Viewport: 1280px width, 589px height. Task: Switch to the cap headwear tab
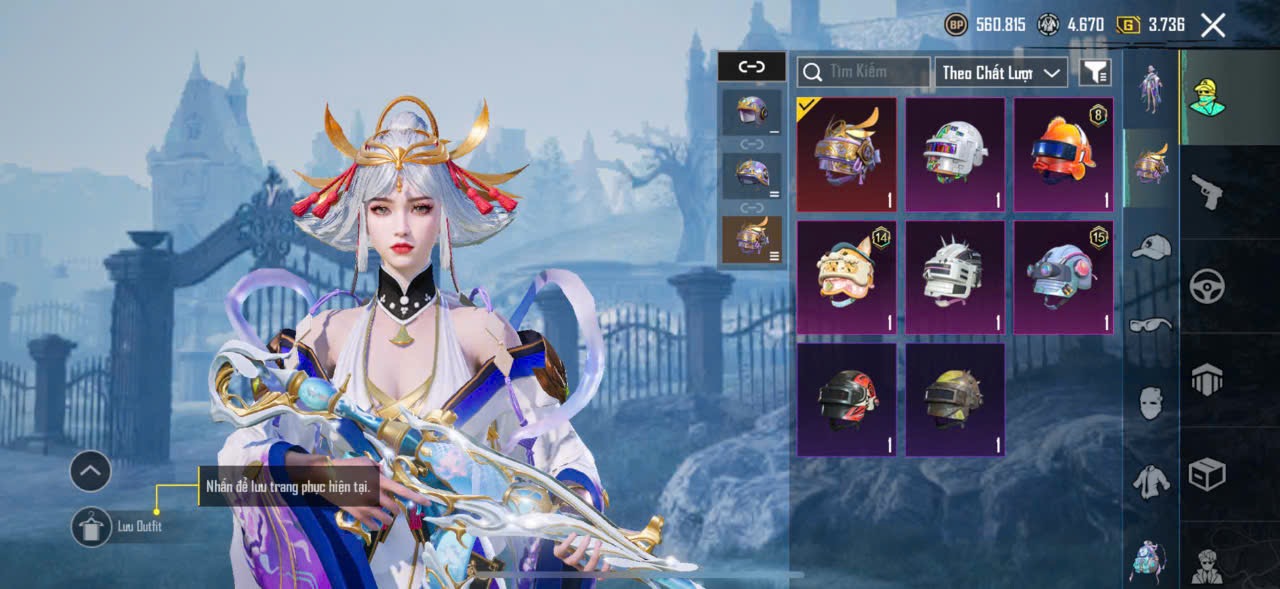(x=1151, y=247)
